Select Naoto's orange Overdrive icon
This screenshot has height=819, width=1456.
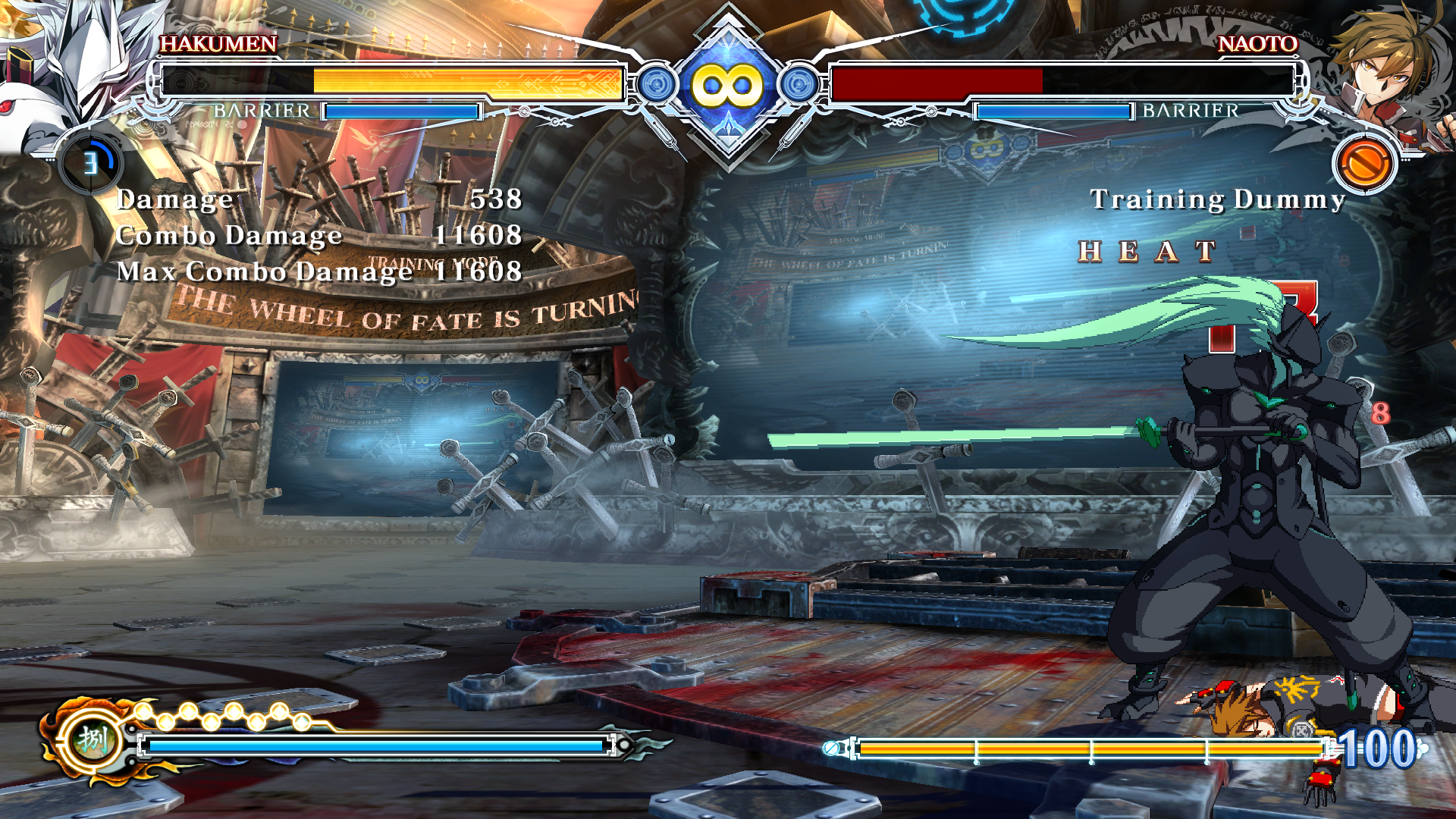[1363, 163]
